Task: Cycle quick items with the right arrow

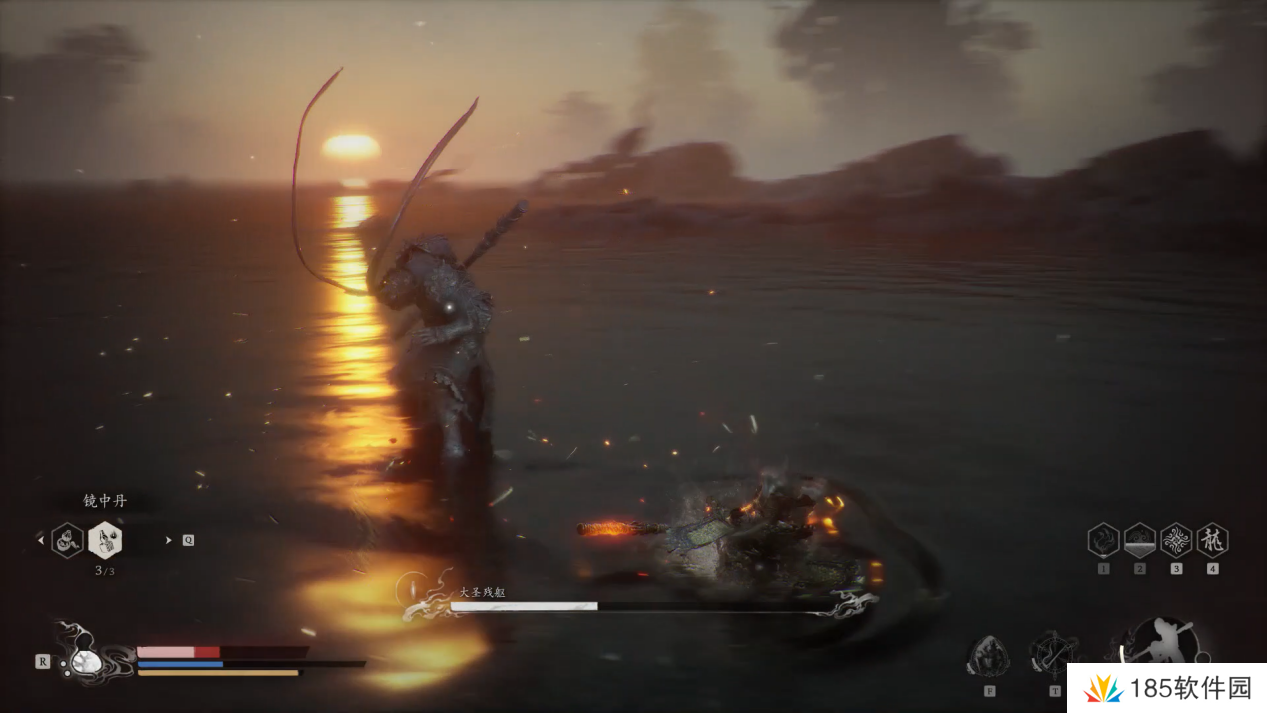Action: [168, 540]
